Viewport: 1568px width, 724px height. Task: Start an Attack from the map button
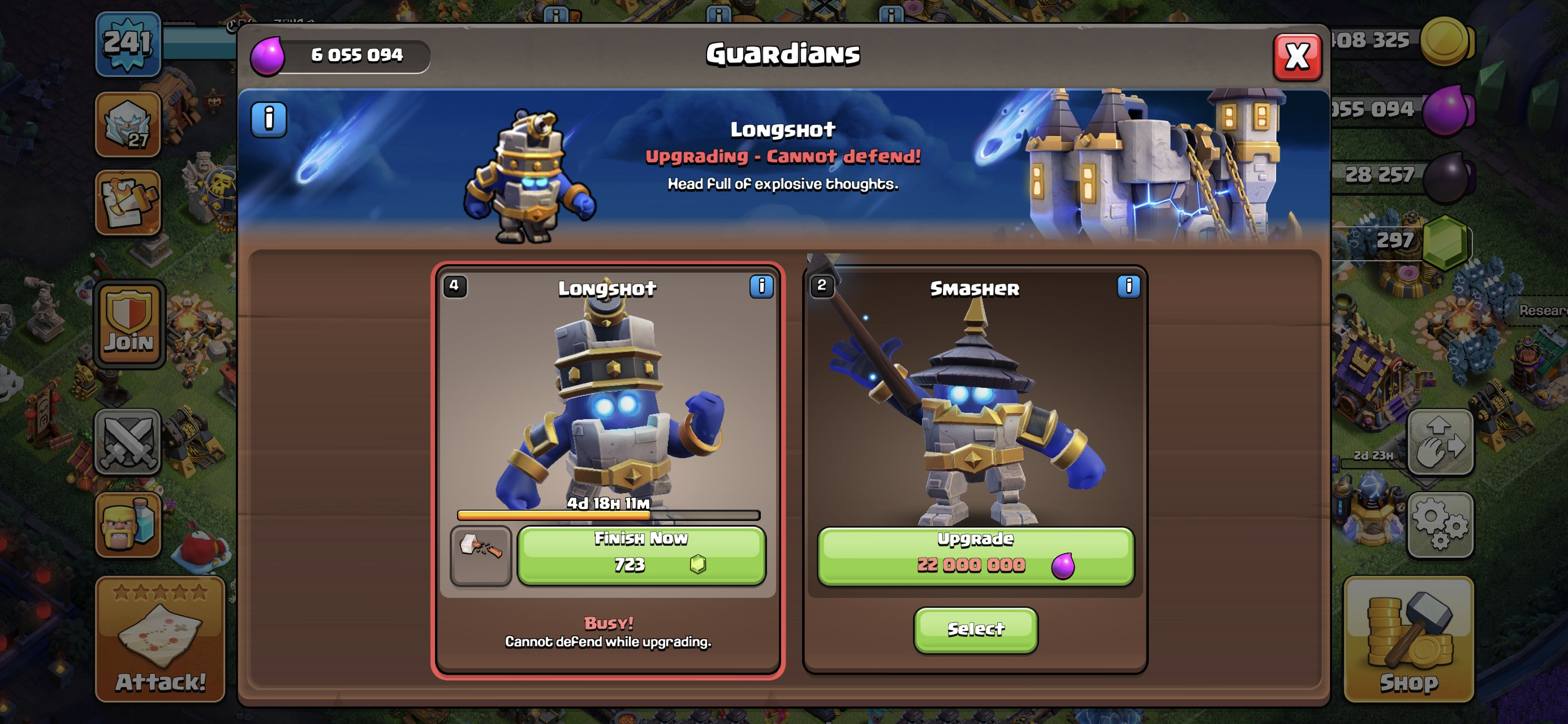tap(160, 639)
